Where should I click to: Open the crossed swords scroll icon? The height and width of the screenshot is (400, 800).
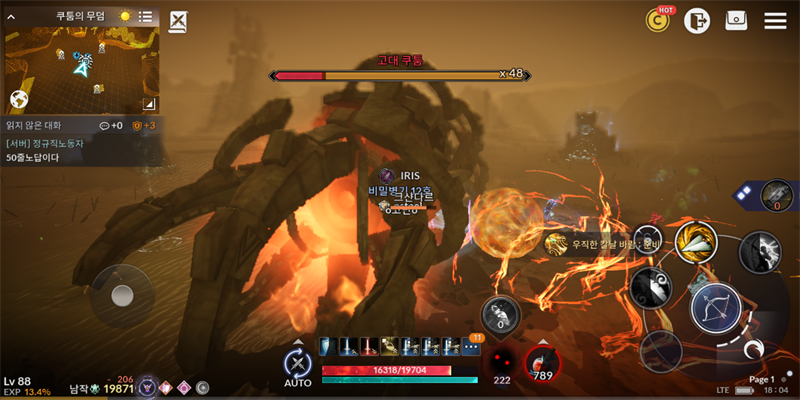point(178,21)
